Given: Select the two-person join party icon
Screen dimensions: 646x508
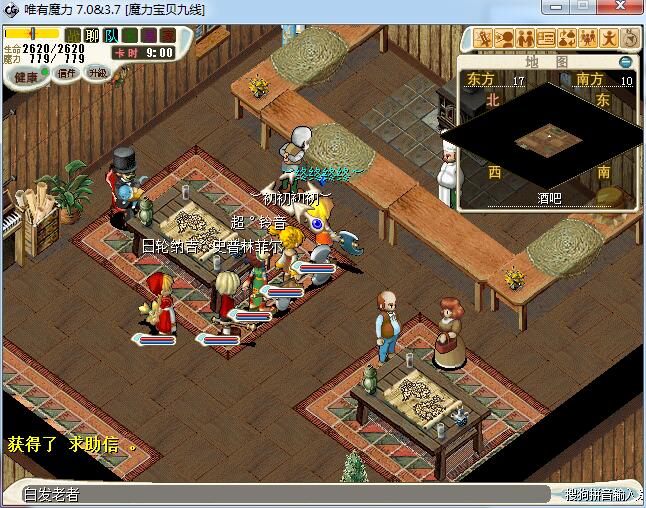Looking at the screenshot, I should 526,39.
